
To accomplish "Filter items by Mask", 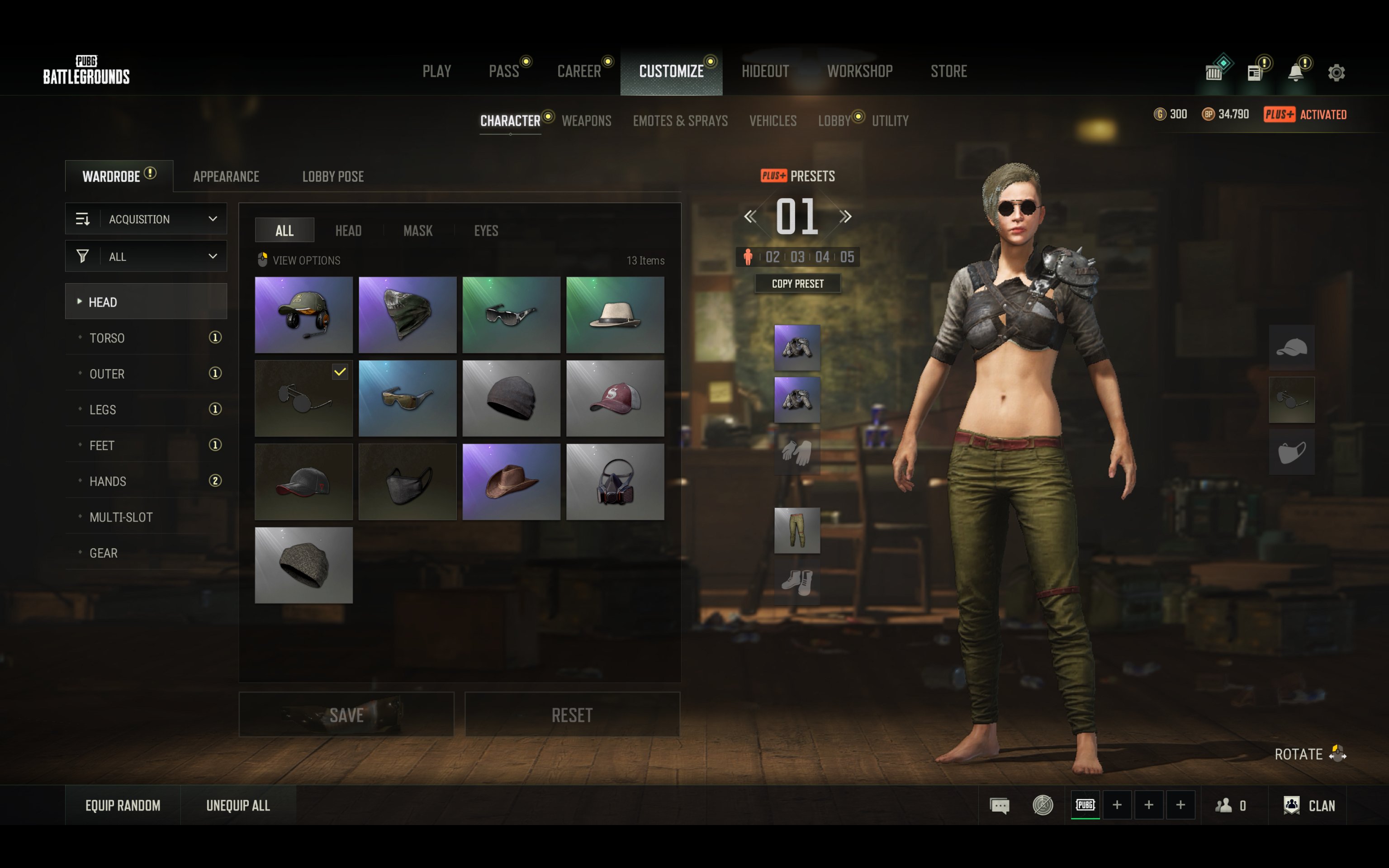I will pyautogui.click(x=417, y=231).
